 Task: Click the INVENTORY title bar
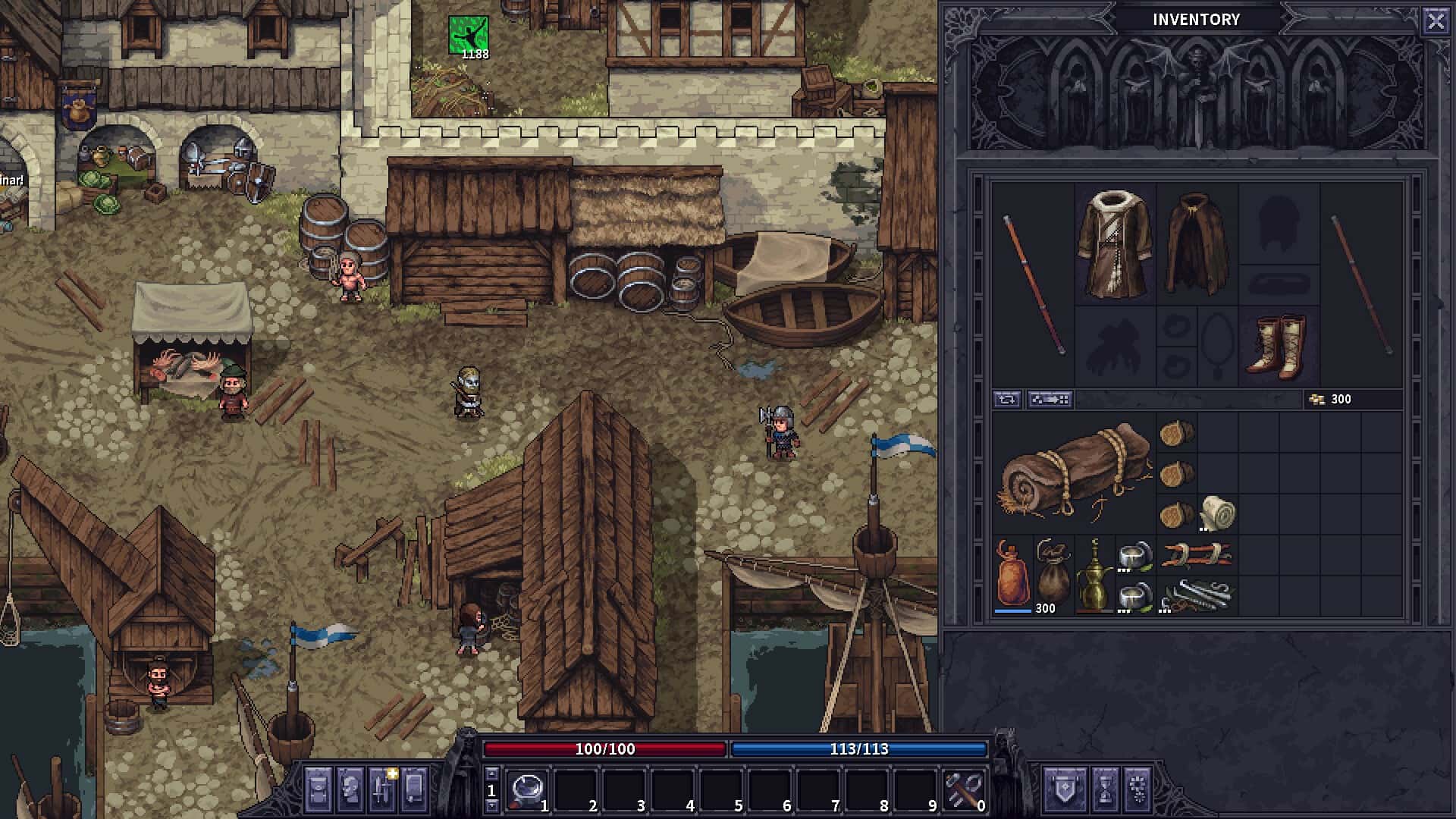pyautogui.click(x=1197, y=20)
